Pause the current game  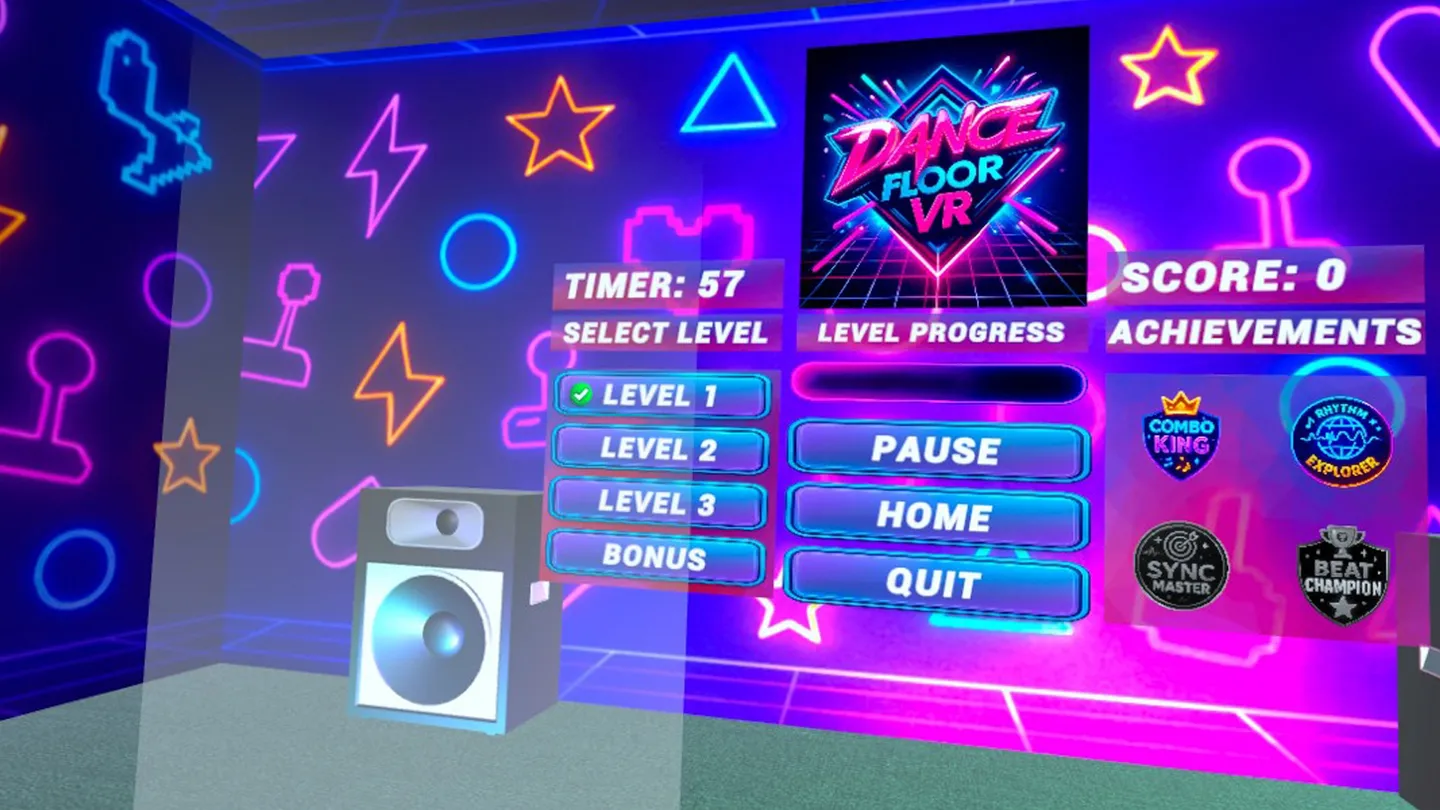[936, 452]
